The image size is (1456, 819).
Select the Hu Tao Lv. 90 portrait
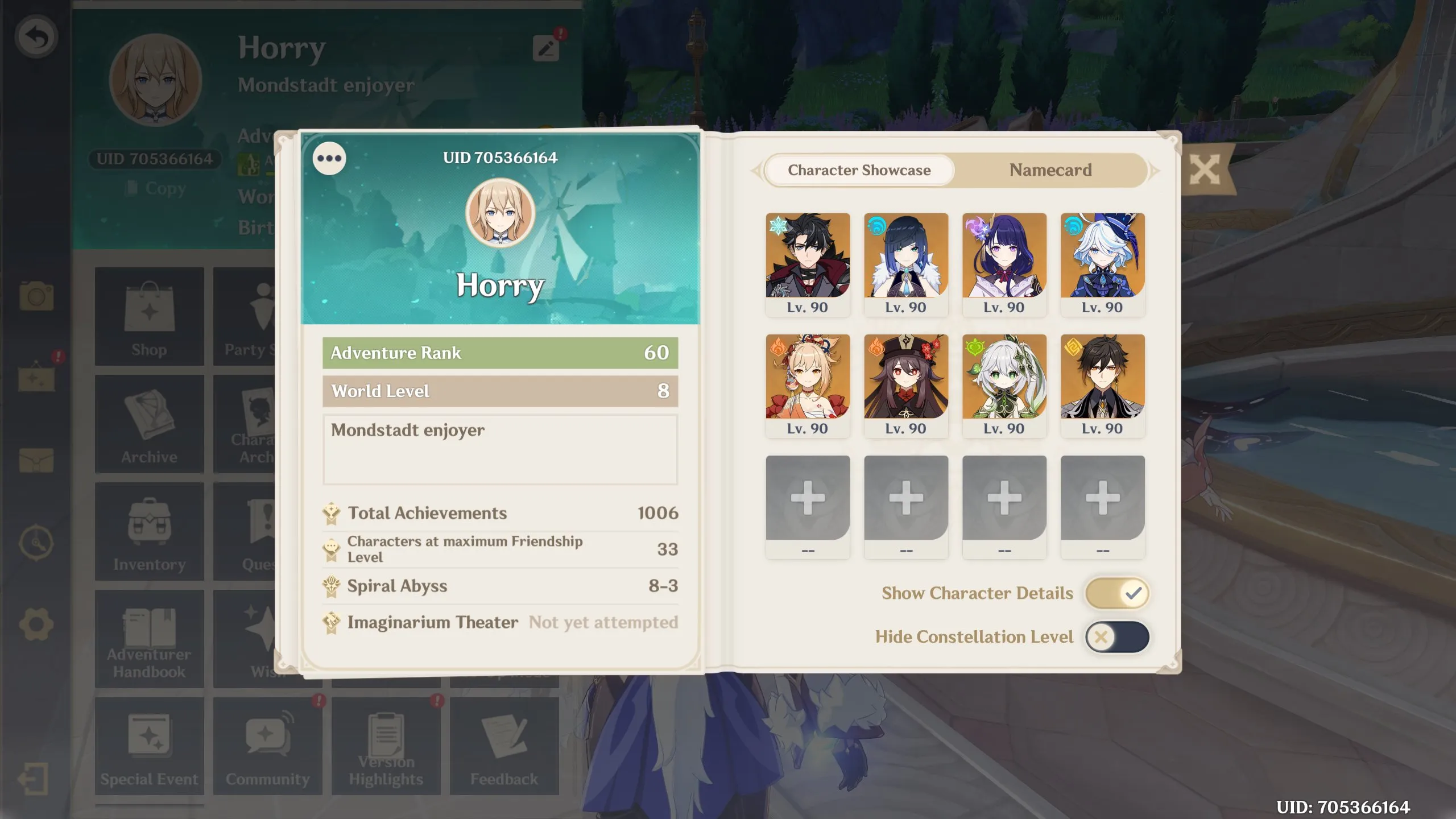pyautogui.click(x=906, y=375)
